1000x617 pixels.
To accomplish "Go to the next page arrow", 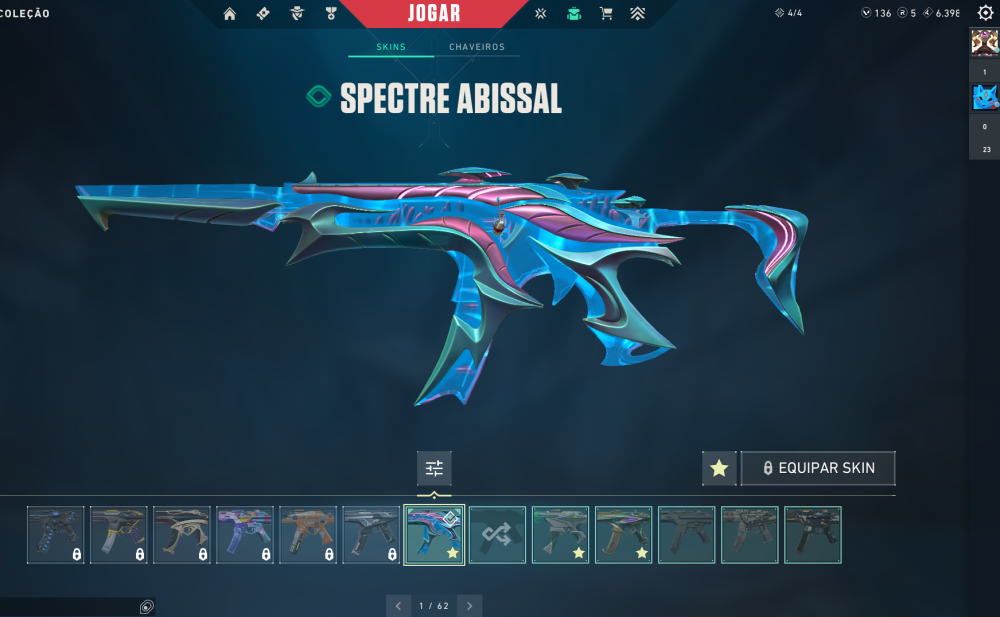I will coord(469,605).
